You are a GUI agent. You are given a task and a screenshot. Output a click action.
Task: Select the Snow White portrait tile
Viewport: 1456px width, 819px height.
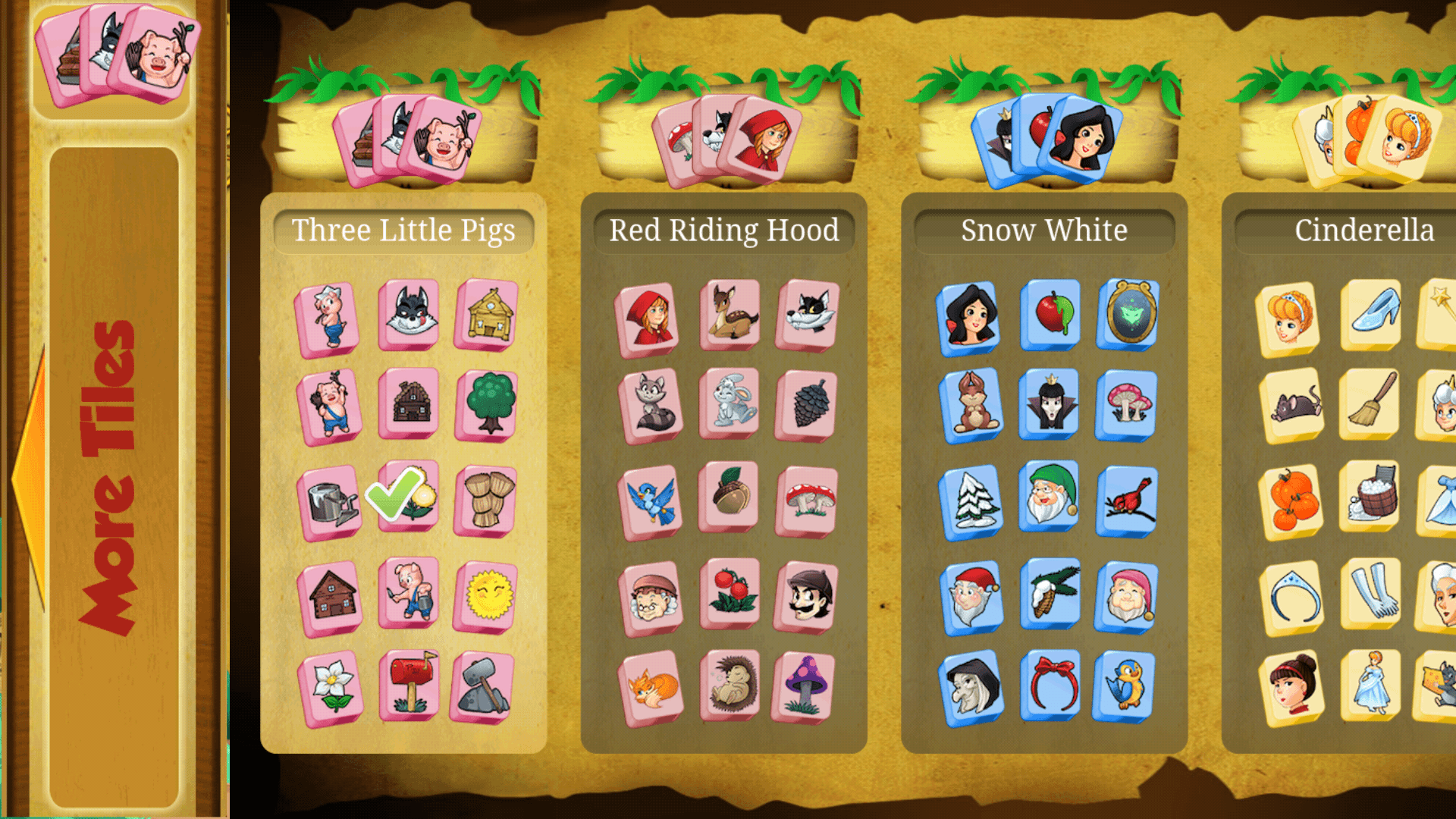(x=971, y=317)
